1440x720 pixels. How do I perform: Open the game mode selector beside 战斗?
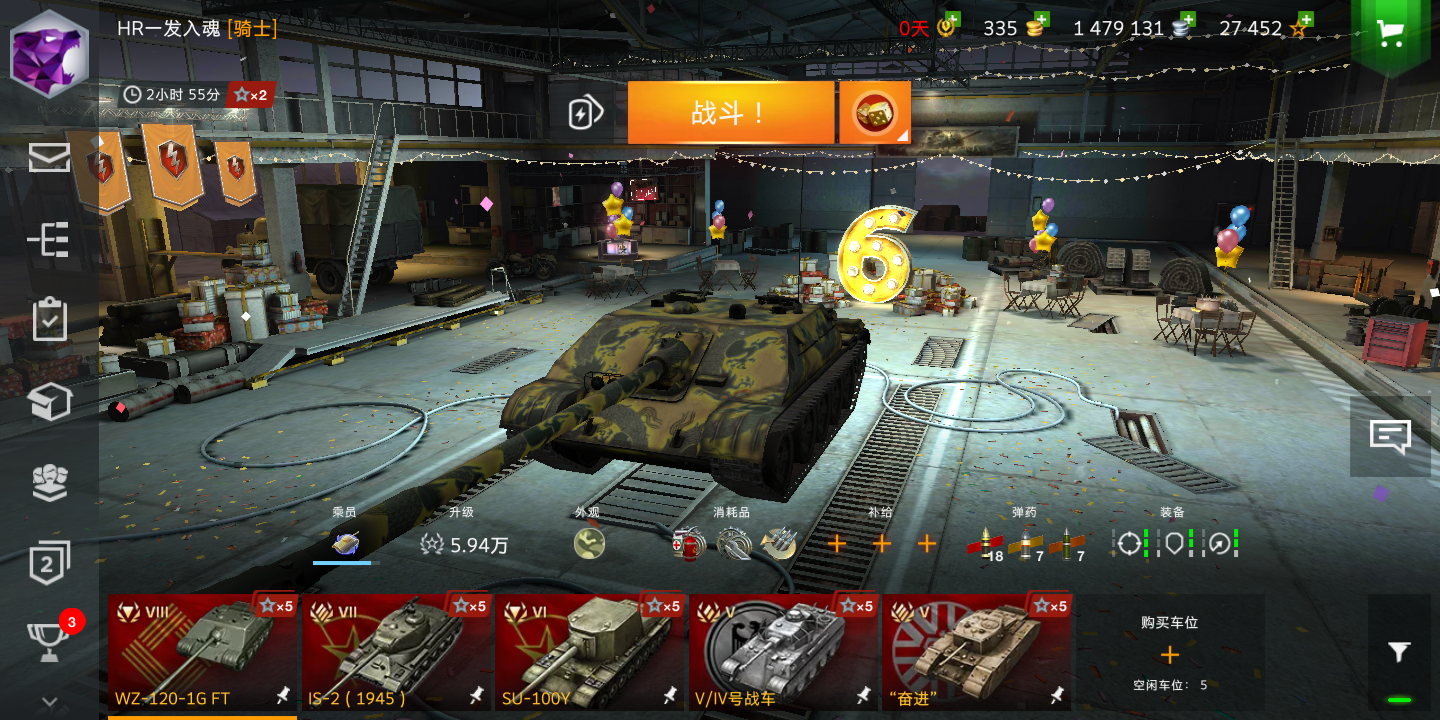[874, 112]
